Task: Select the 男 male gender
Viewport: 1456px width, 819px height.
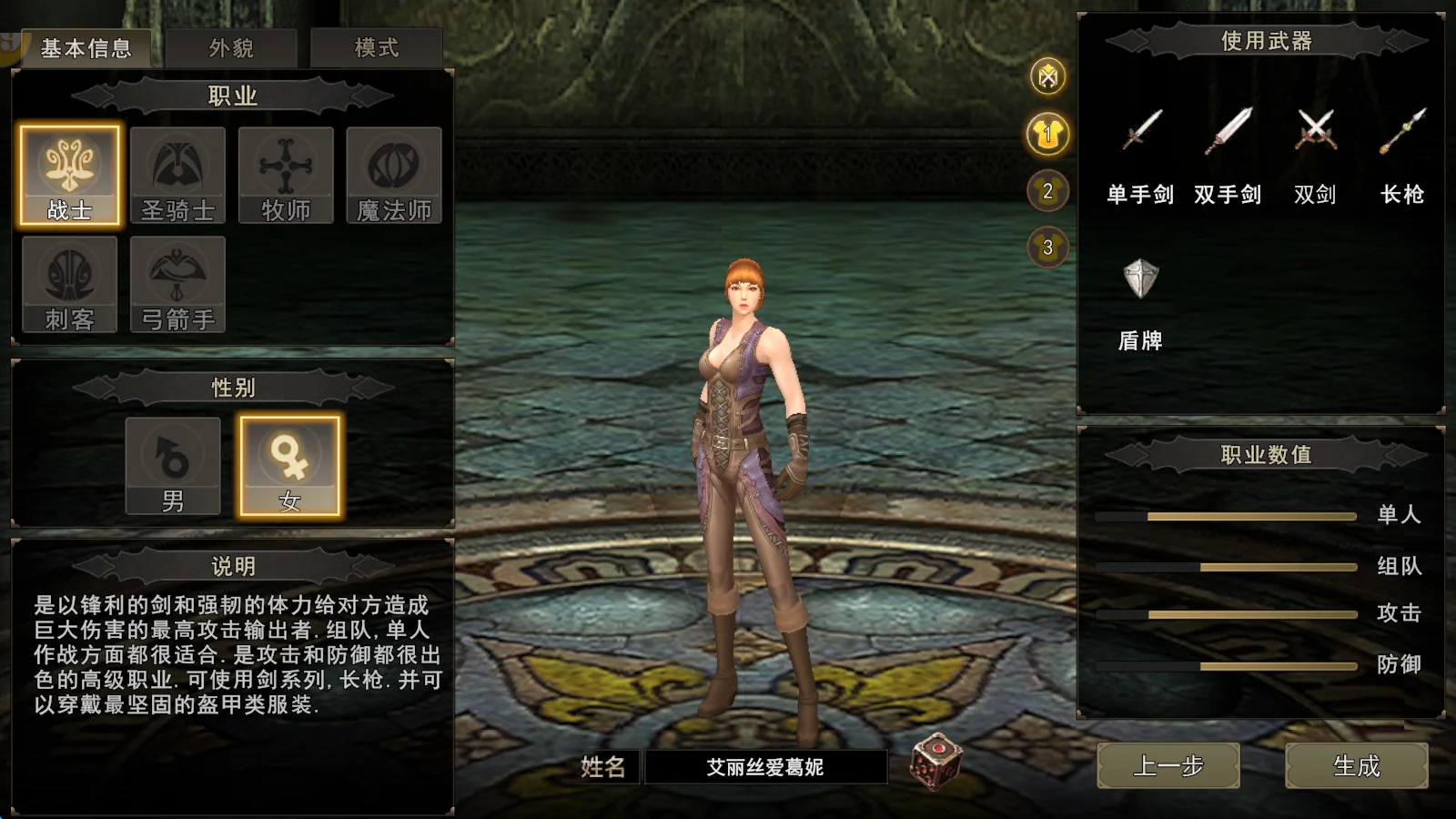Action: 173,467
